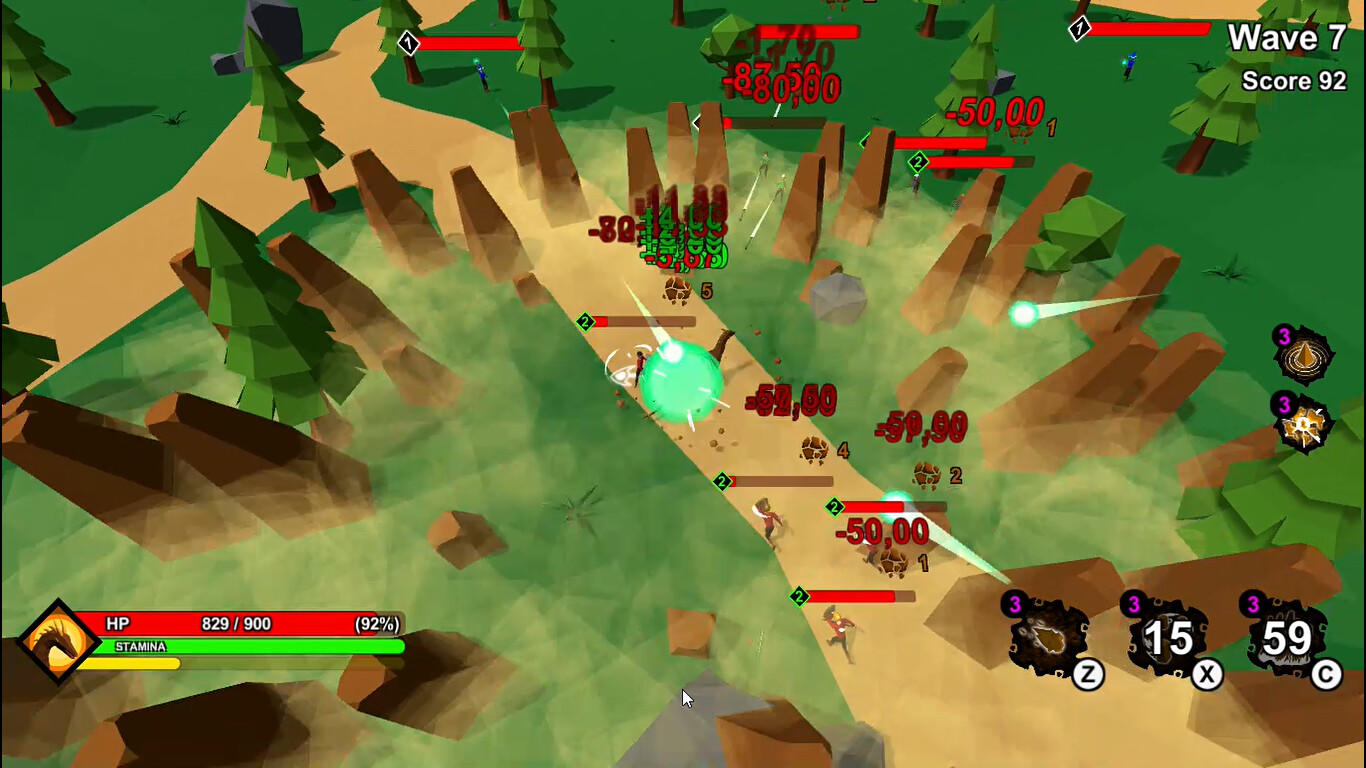Expand the level 1 badge on top-left enemy bar
The image size is (1366, 768).
point(410,43)
